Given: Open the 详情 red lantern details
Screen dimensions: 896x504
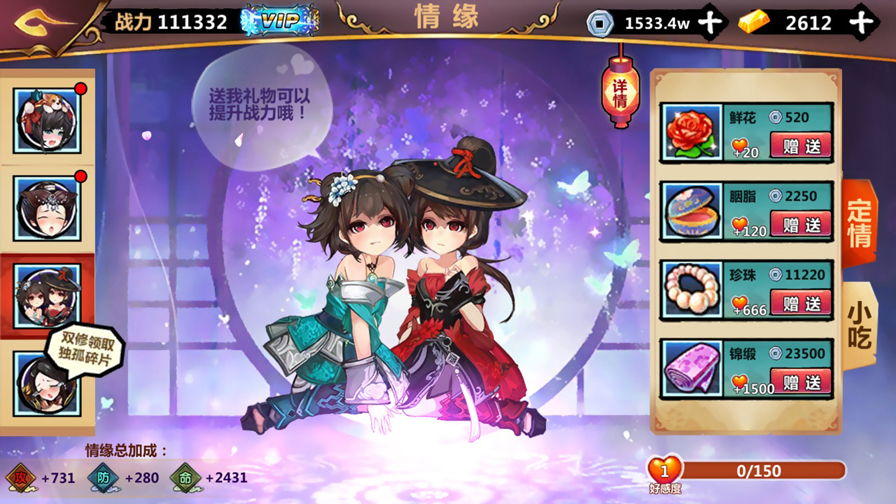Looking at the screenshot, I should tap(619, 90).
